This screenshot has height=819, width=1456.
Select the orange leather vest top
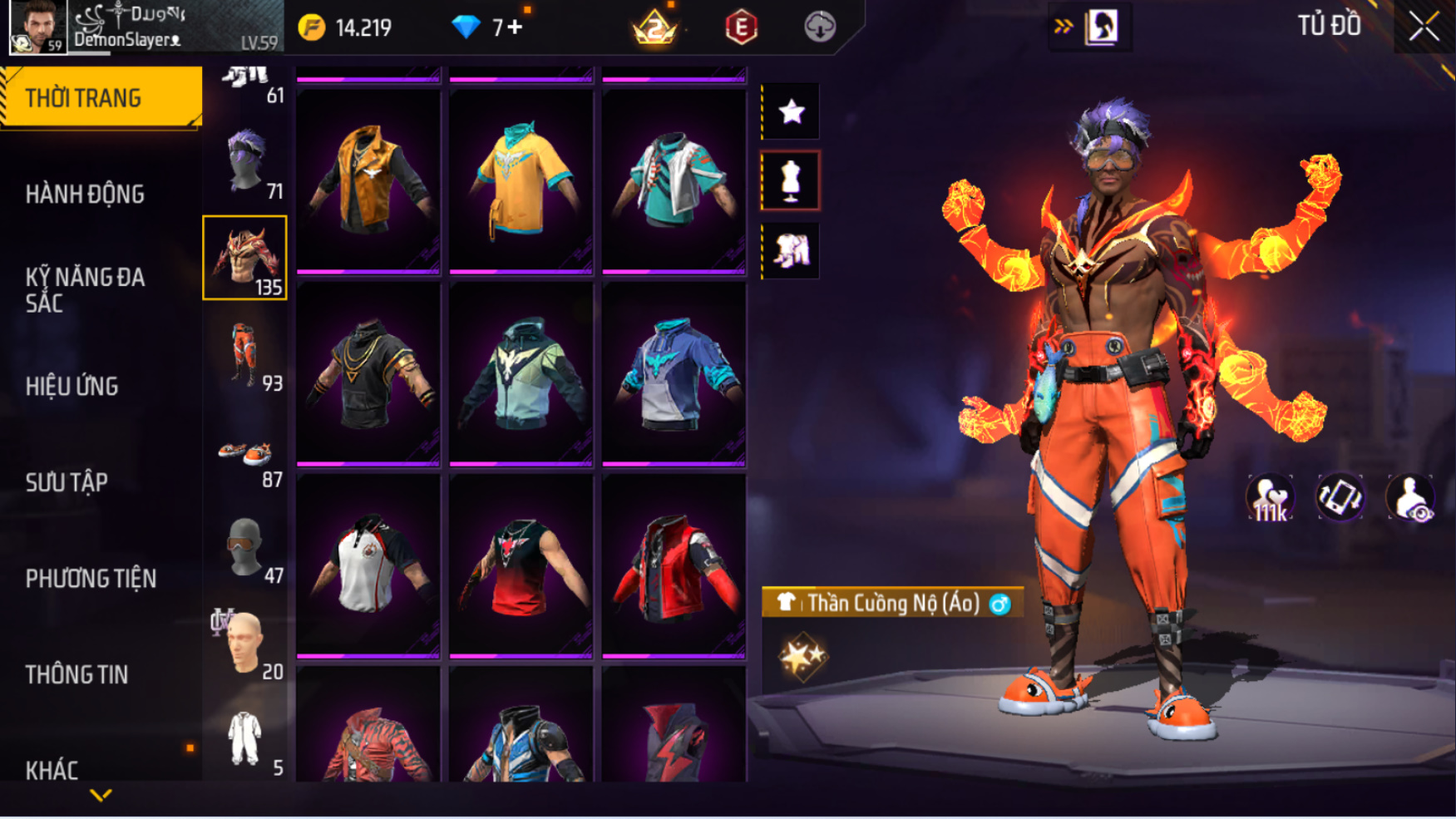coord(368,179)
